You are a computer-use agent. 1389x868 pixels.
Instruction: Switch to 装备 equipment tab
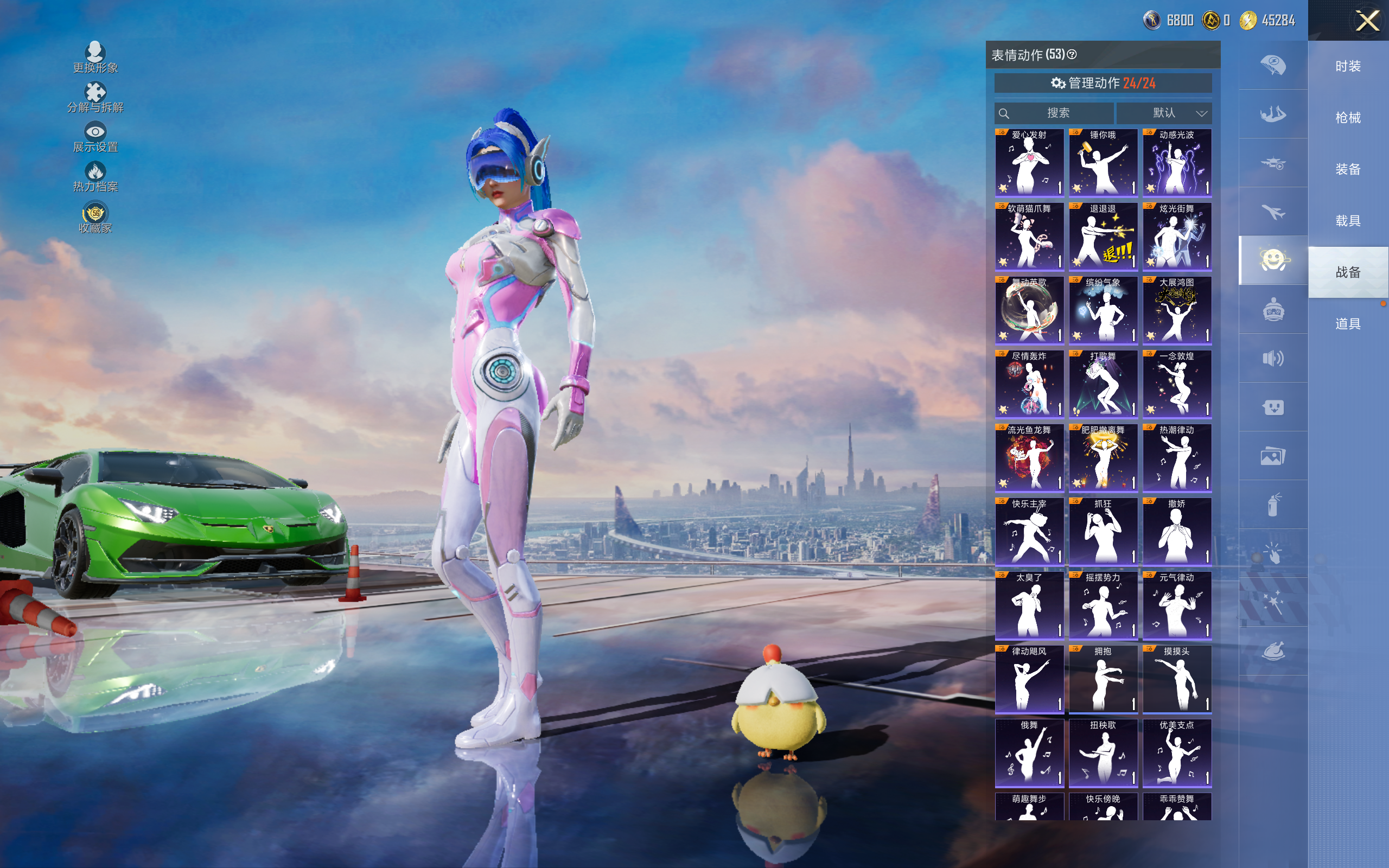1348,169
